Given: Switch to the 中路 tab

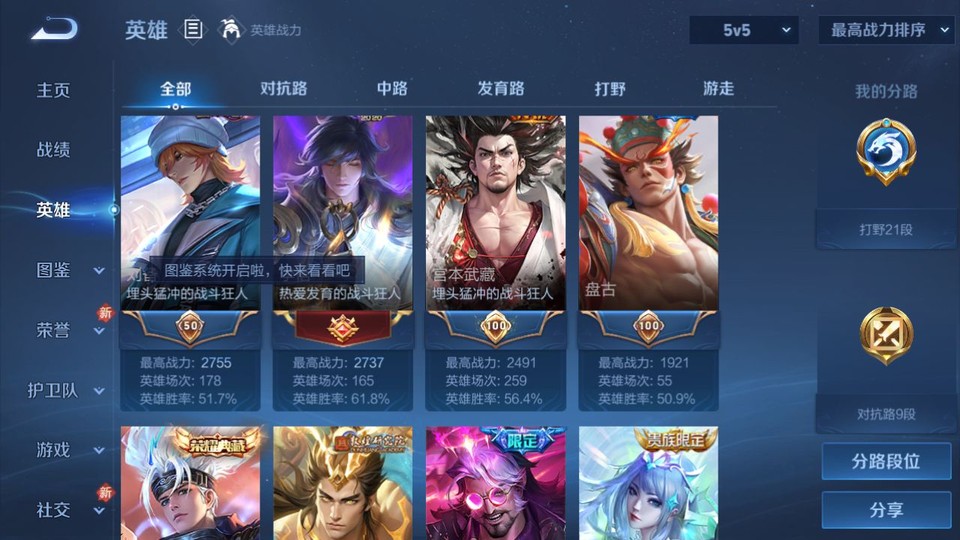Looking at the screenshot, I should click(x=392, y=89).
